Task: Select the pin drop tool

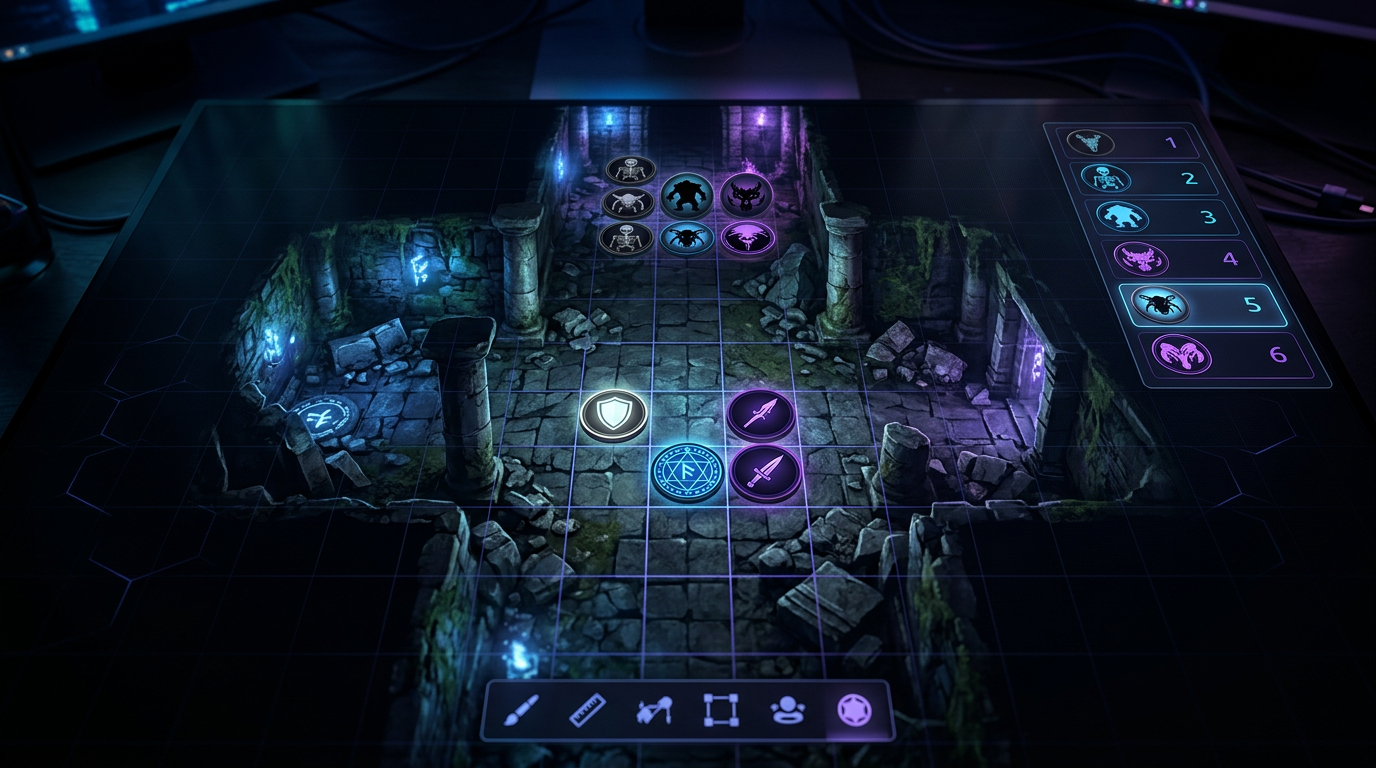Action: click(654, 710)
